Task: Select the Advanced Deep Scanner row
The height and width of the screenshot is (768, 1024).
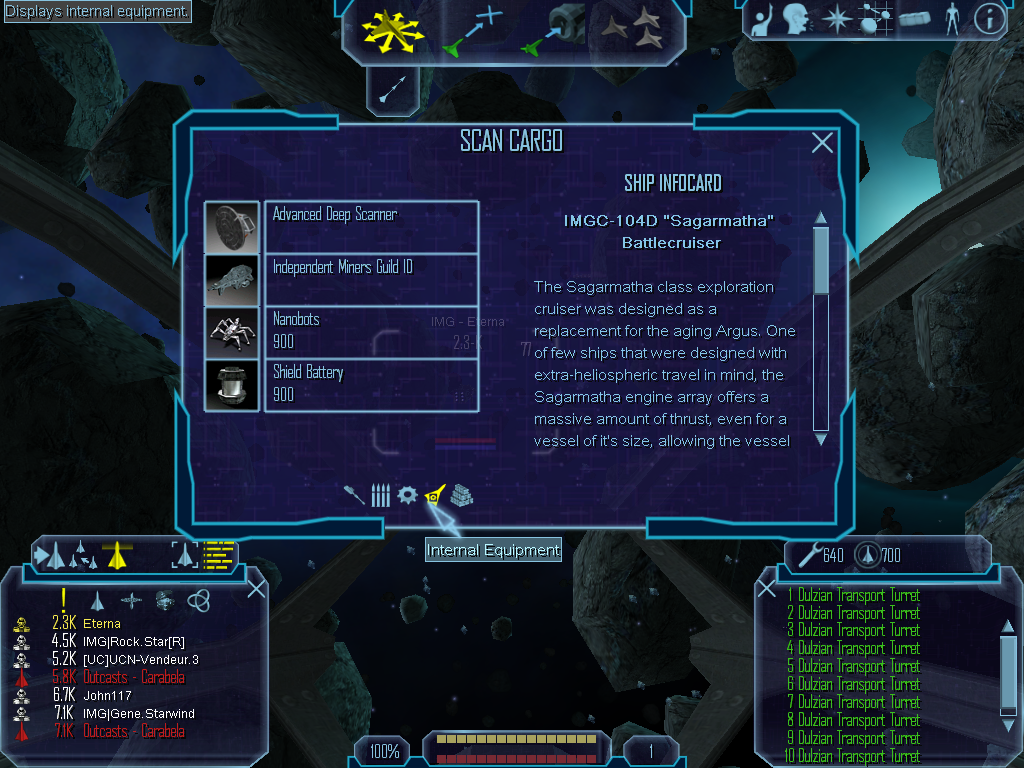Action: pos(371,226)
